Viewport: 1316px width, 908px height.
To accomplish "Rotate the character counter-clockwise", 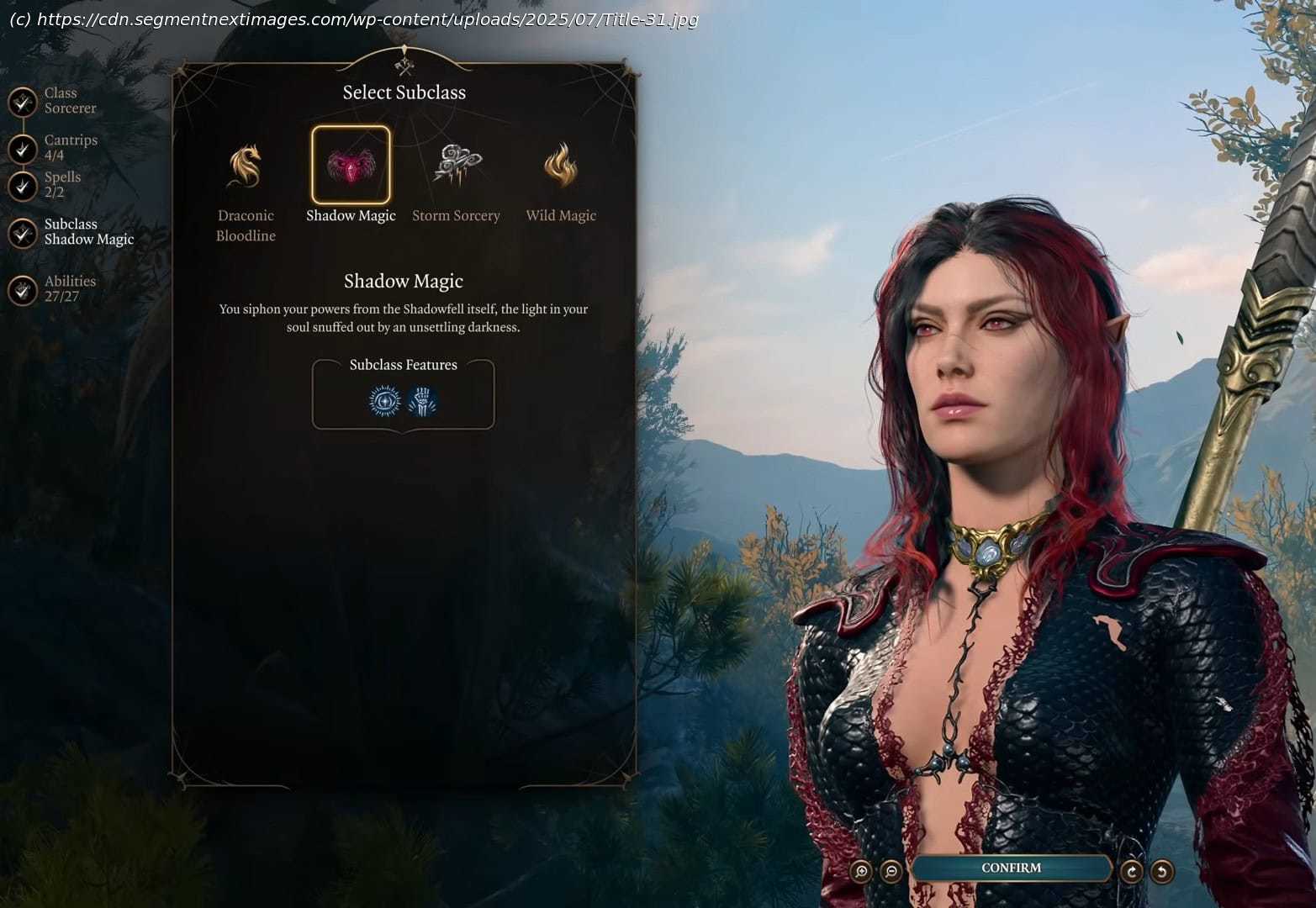I will pos(1162,871).
